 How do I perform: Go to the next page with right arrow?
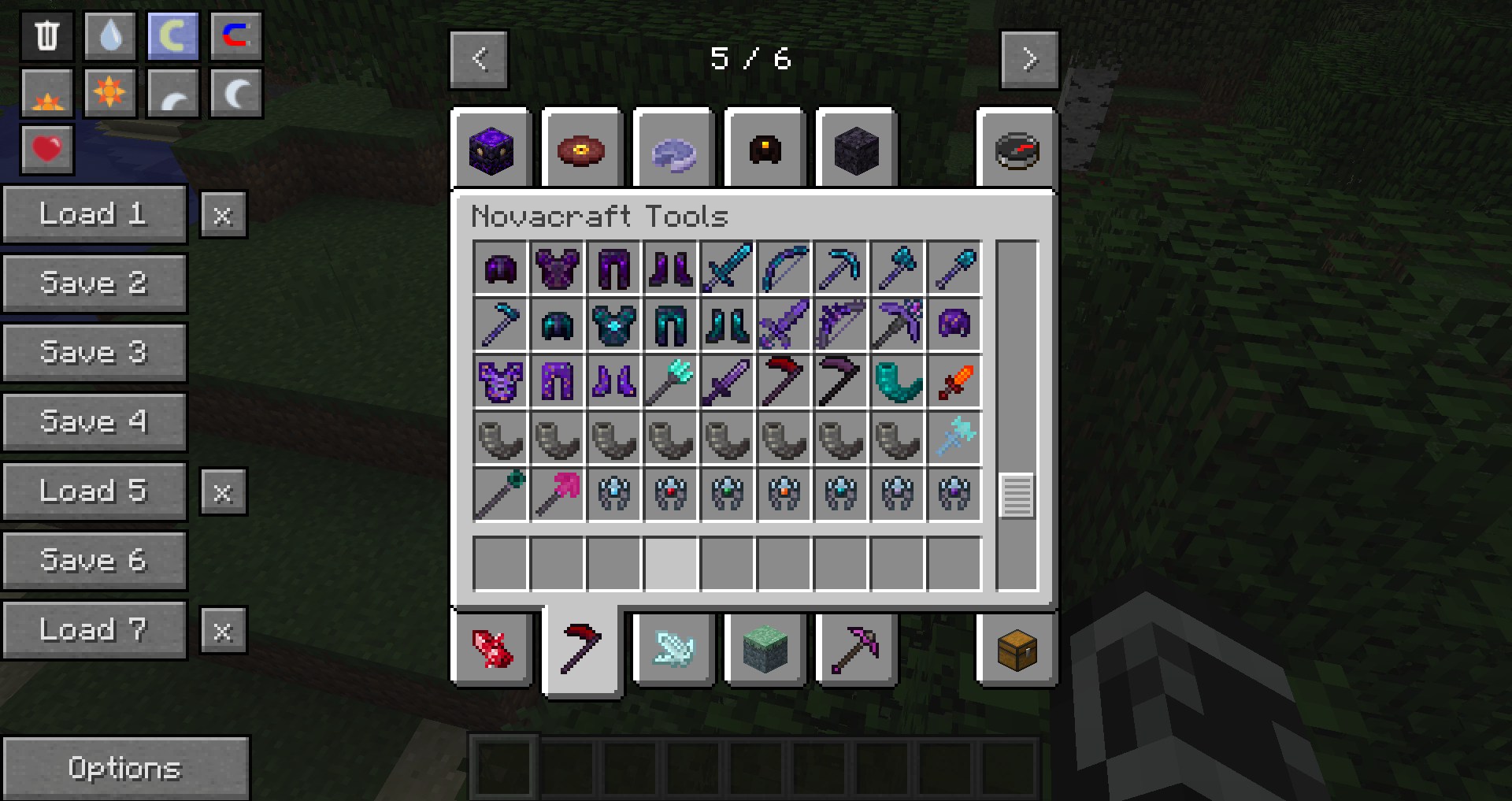click(x=1028, y=58)
